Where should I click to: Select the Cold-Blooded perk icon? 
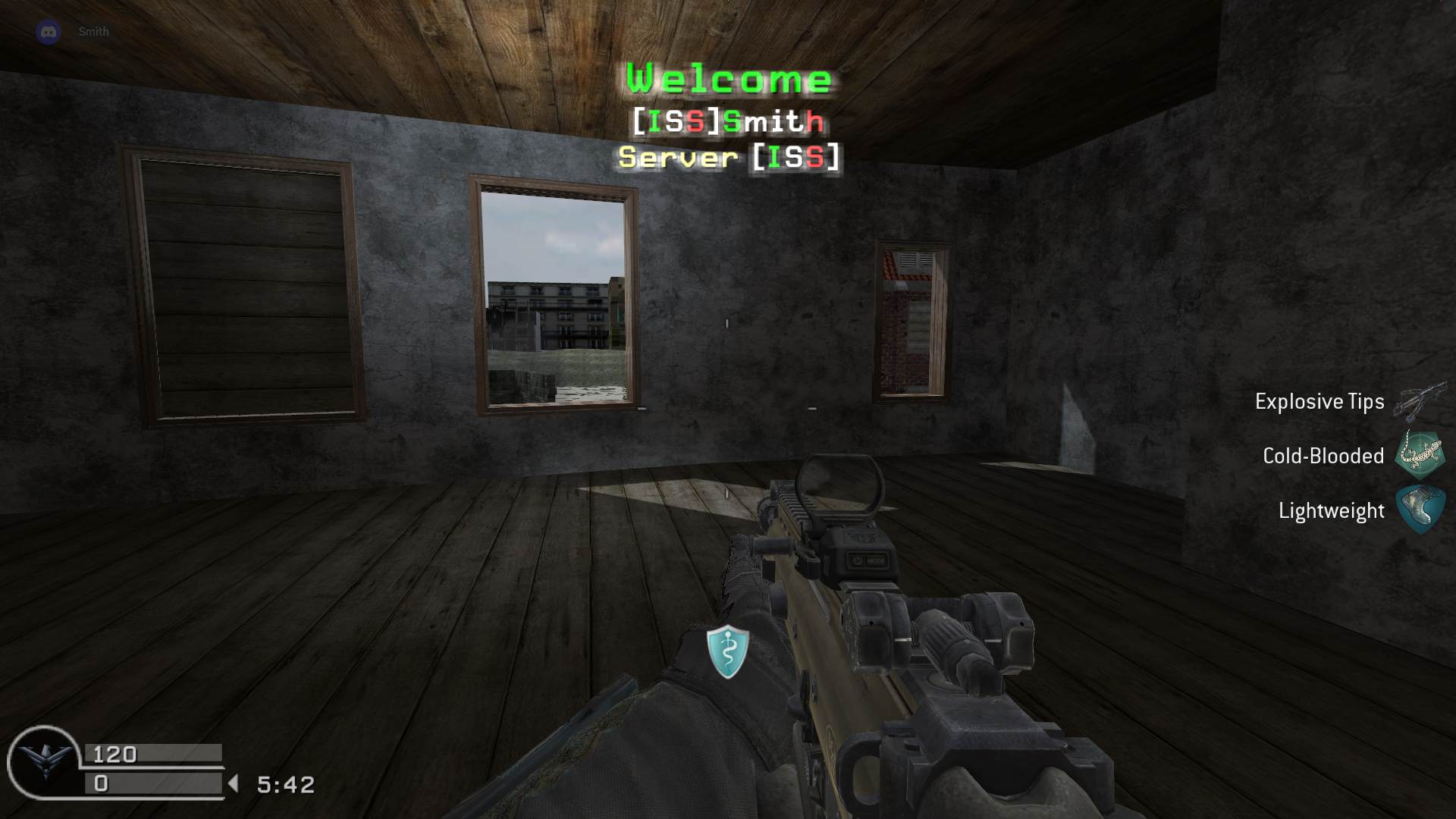(1420, 455)
